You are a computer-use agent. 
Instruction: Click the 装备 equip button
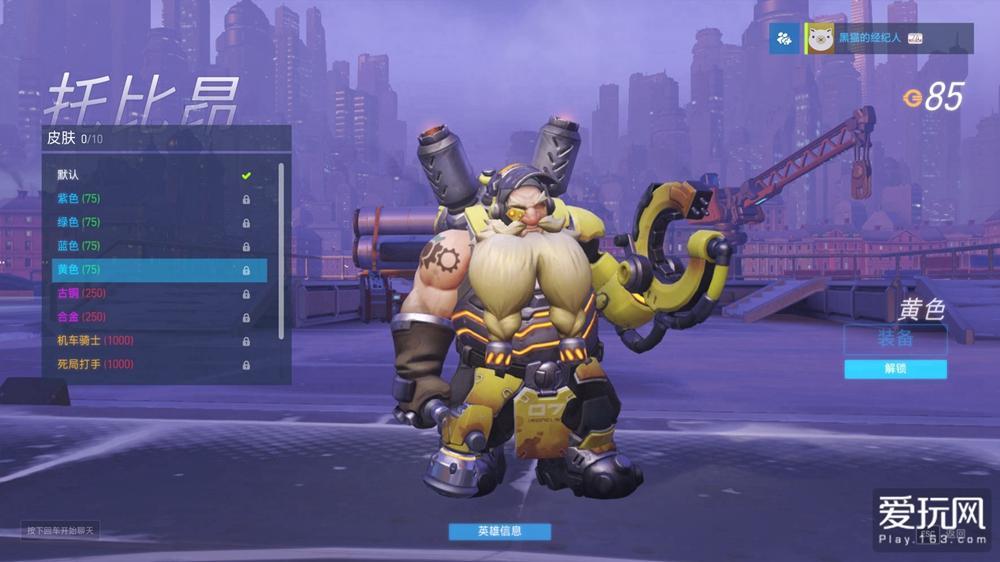pyautogui.click(x=895, y=339)
